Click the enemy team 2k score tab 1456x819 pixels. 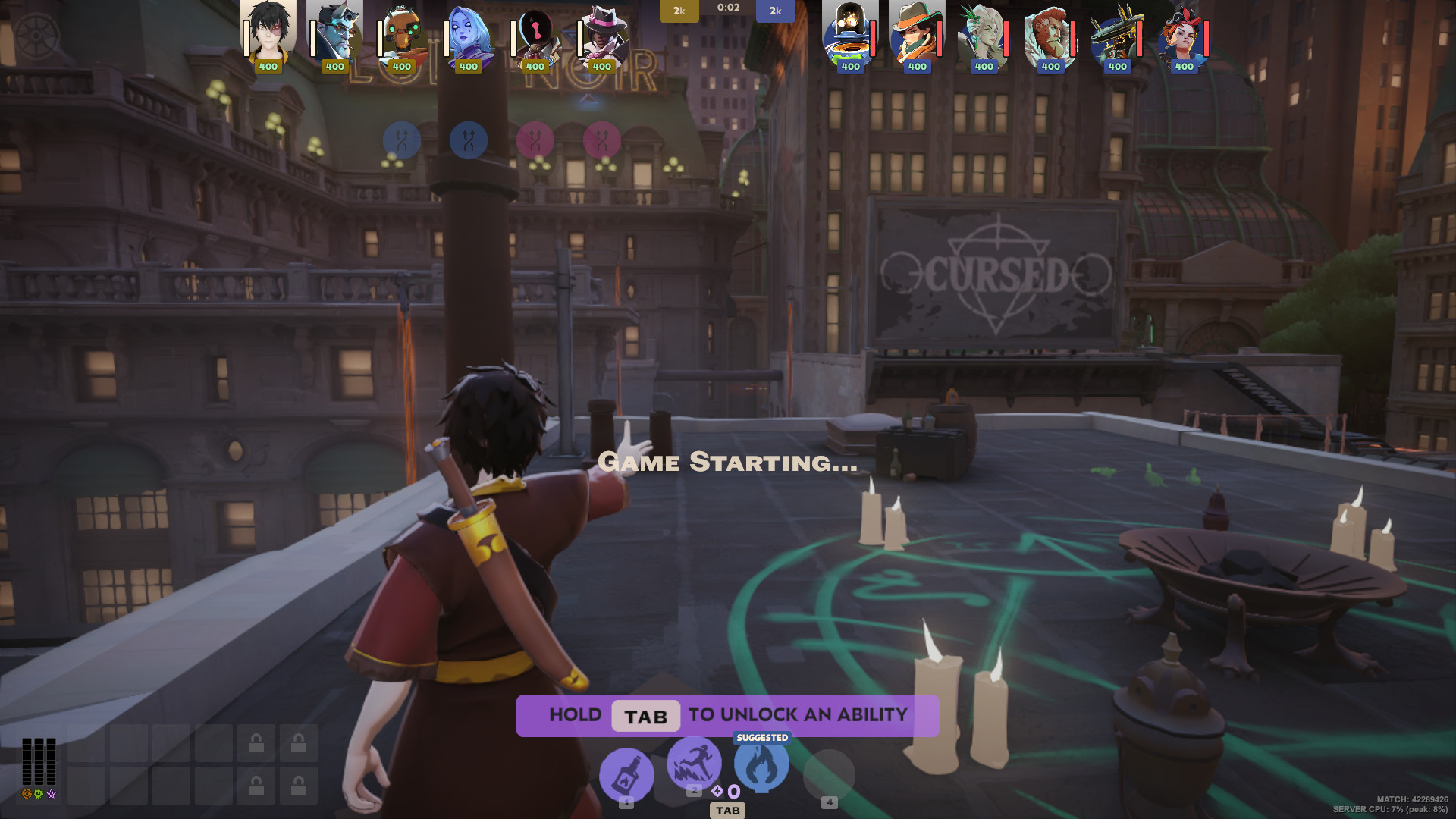click(775, 11)
